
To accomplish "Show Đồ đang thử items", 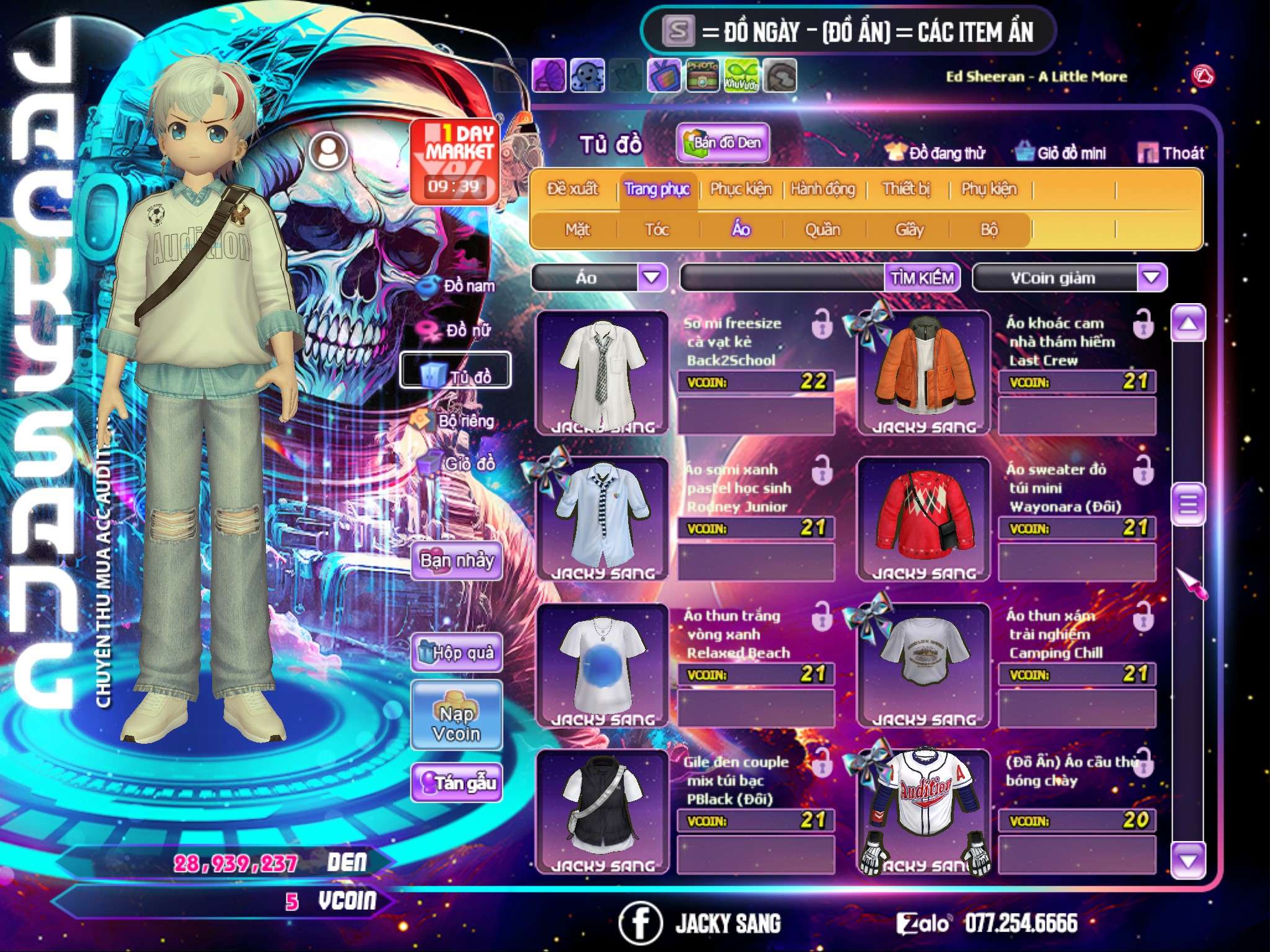I will pos(935,153).
